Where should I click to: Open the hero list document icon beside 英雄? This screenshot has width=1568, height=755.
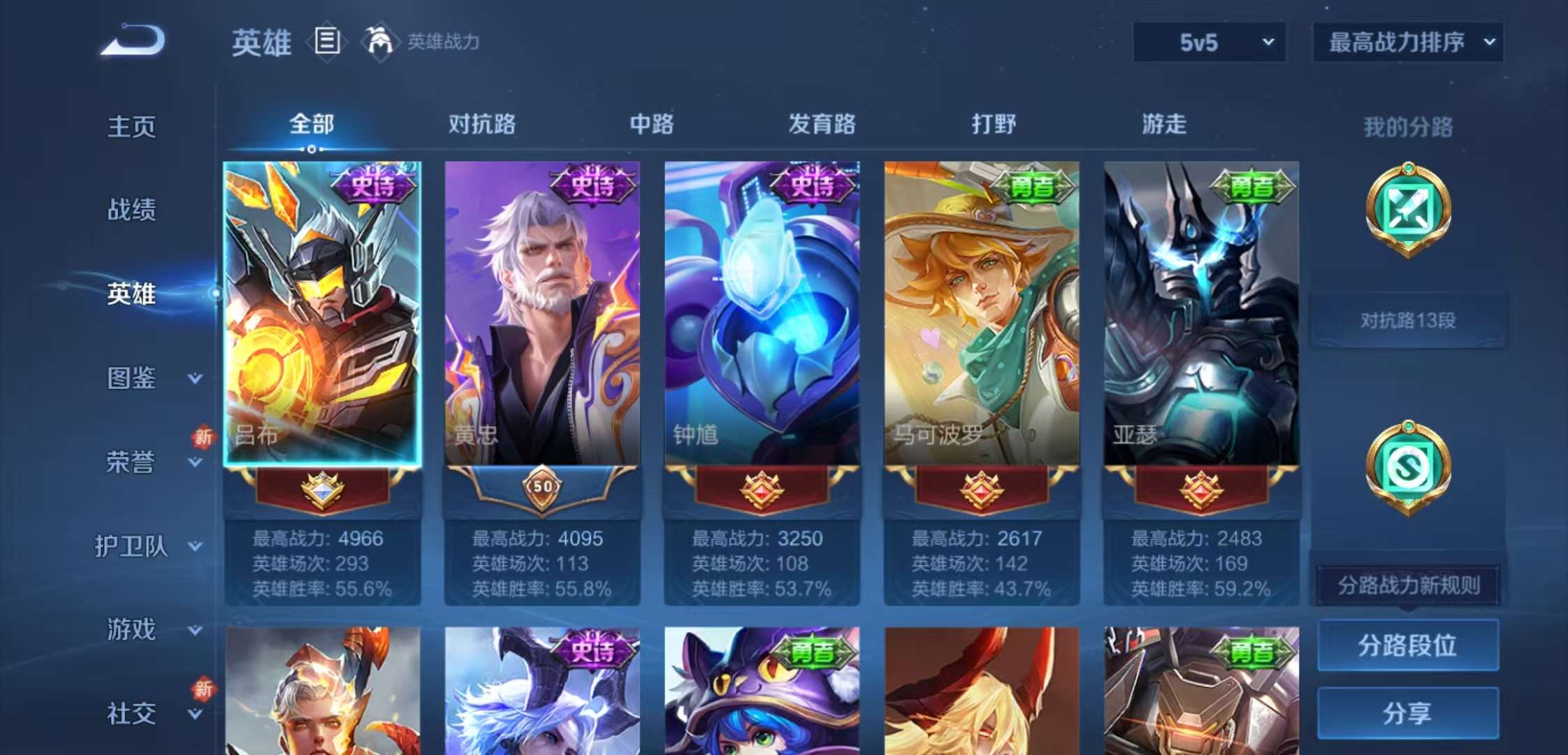[326, 41]
